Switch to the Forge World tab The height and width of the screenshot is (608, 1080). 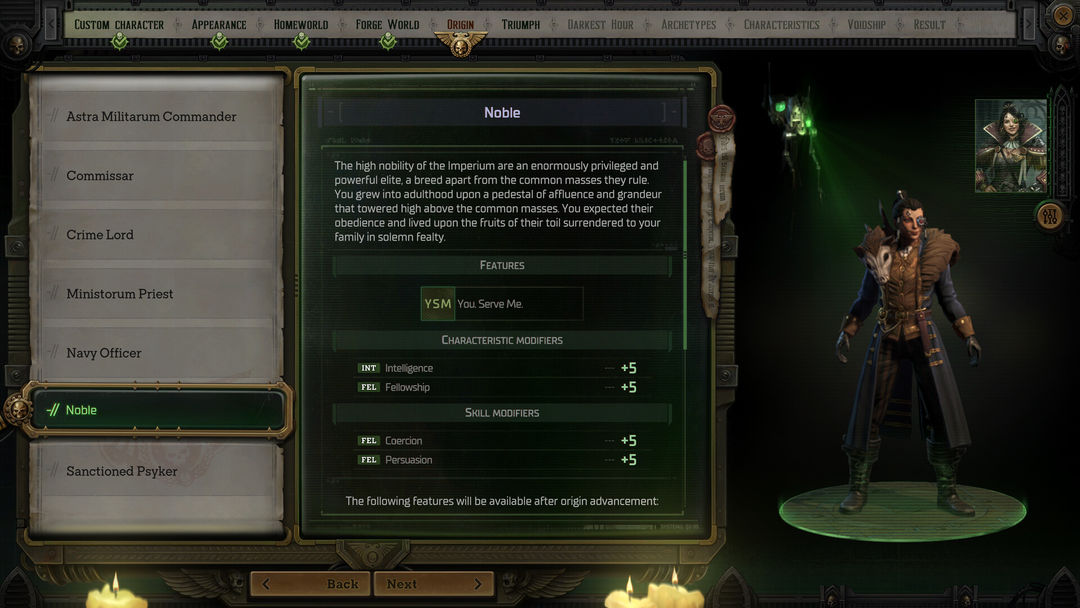(x=387, y=24)
